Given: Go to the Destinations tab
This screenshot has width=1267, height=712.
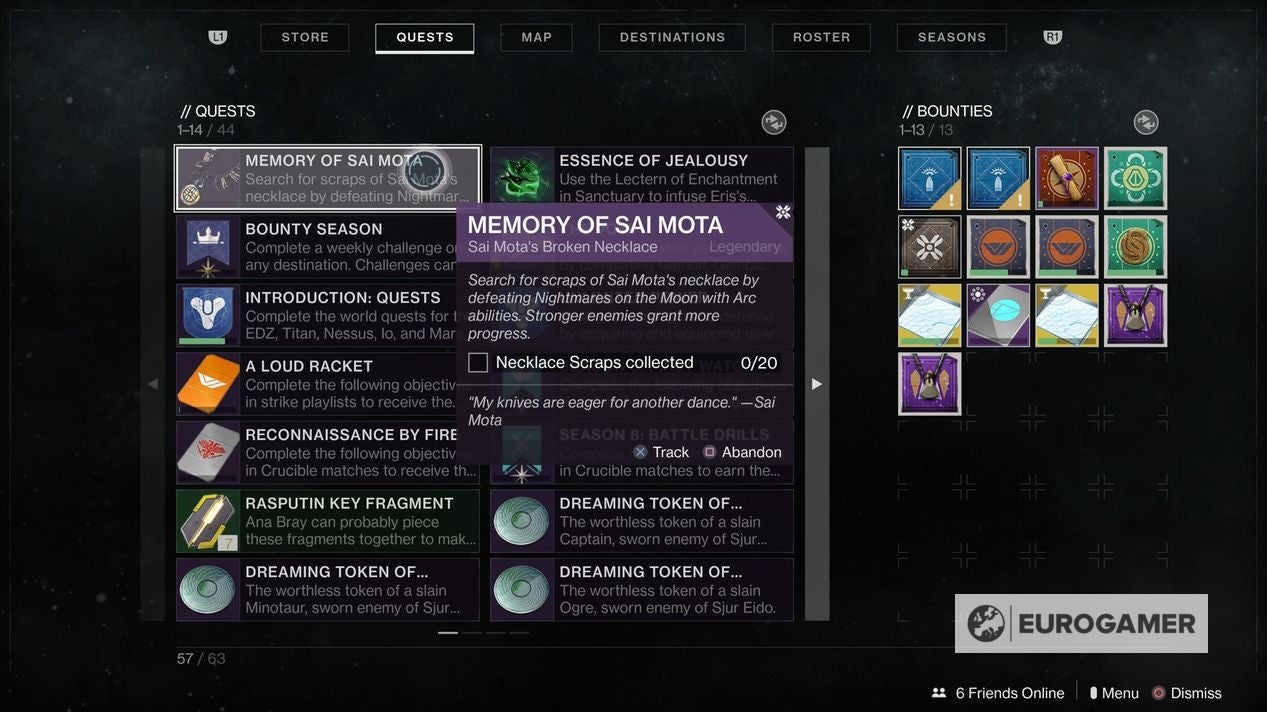Looking at the screenshot, I should [672, 38].
